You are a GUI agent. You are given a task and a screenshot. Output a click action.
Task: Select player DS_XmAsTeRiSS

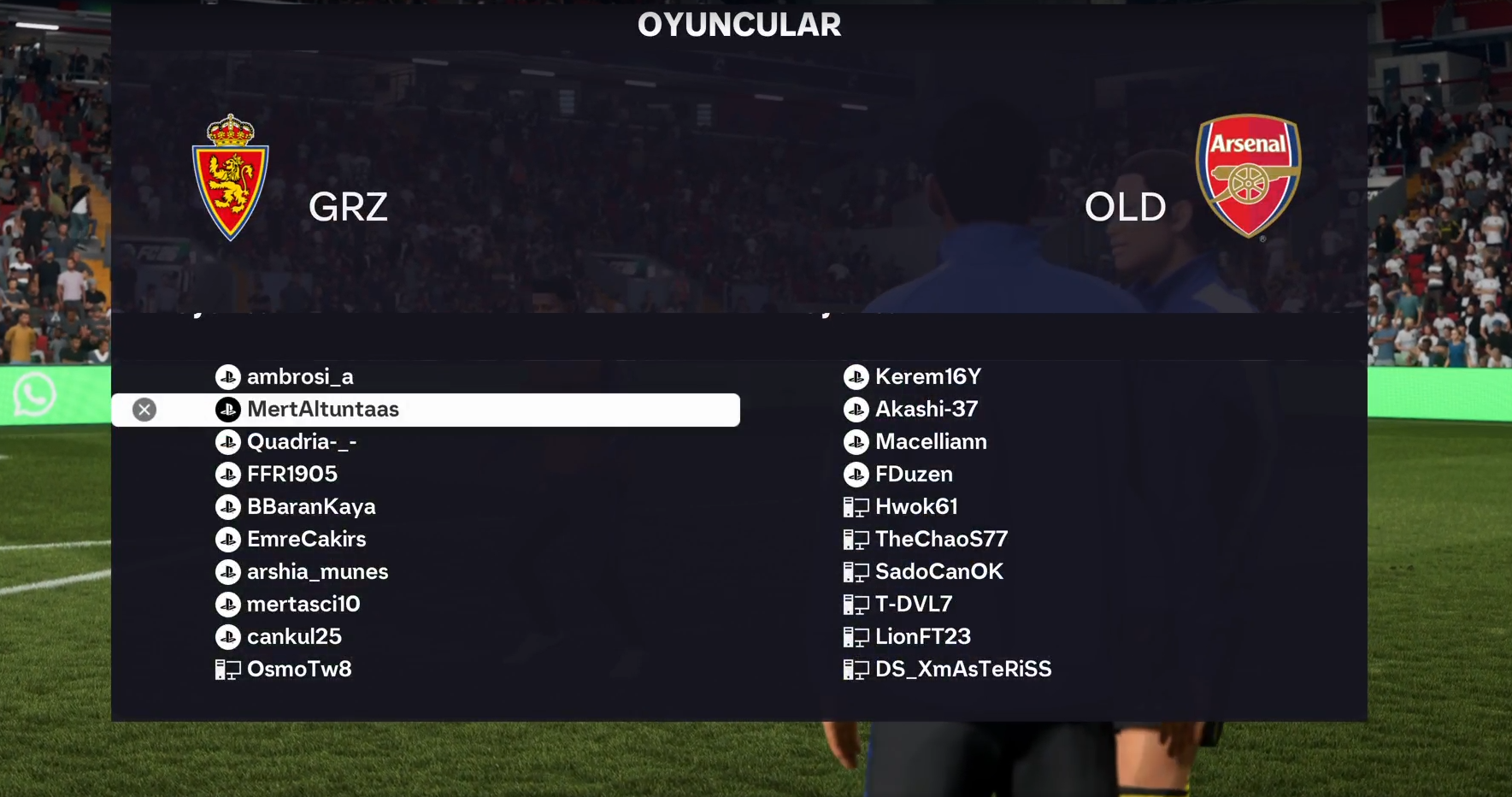click(963, 670)
